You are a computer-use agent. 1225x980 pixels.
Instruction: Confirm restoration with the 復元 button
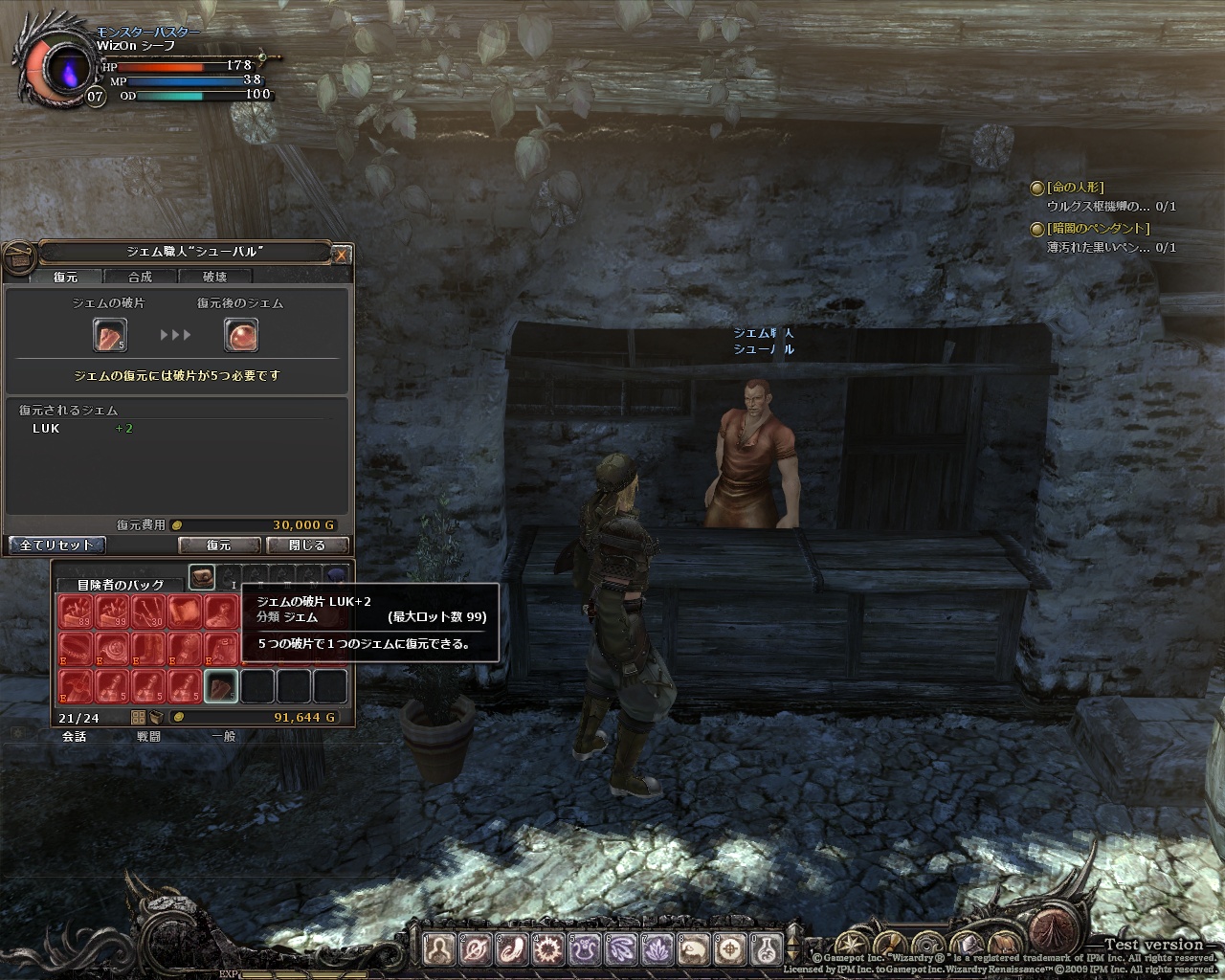219,545
